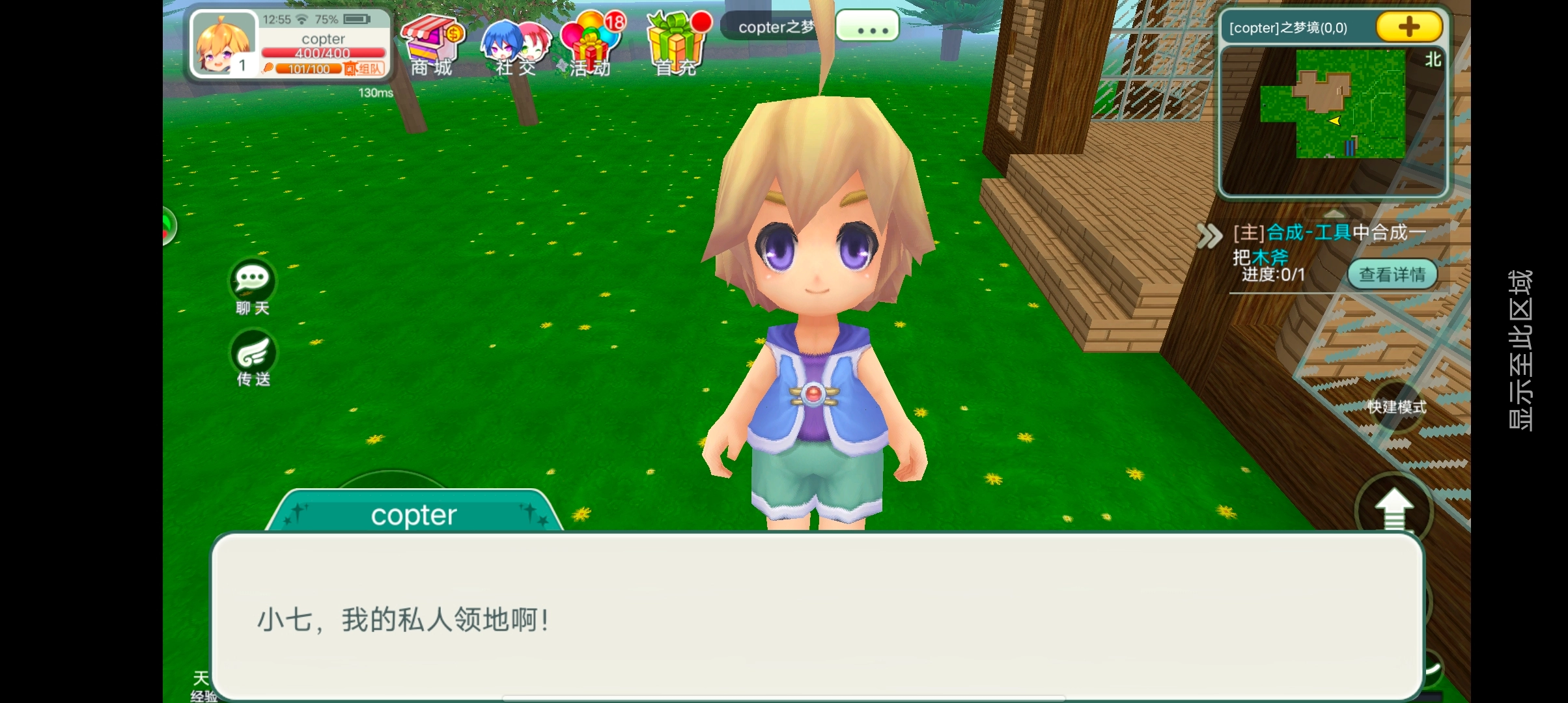Screen dimensions: 1568x703
Task: View quest details with 查看详情
Action: point(1392,275)
